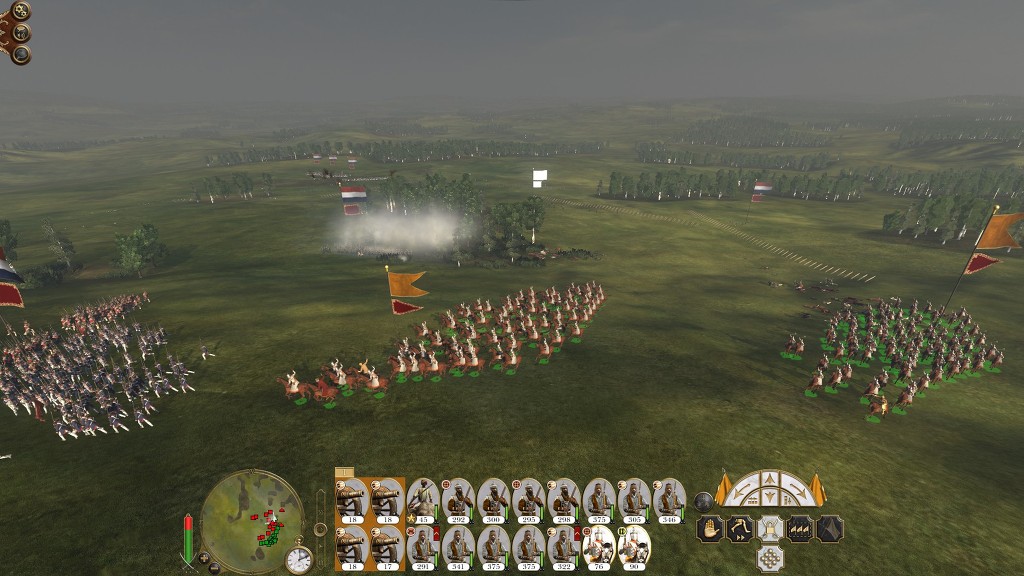Activate the halt order open-hand button
The image size is (1024, 576).
710,528
